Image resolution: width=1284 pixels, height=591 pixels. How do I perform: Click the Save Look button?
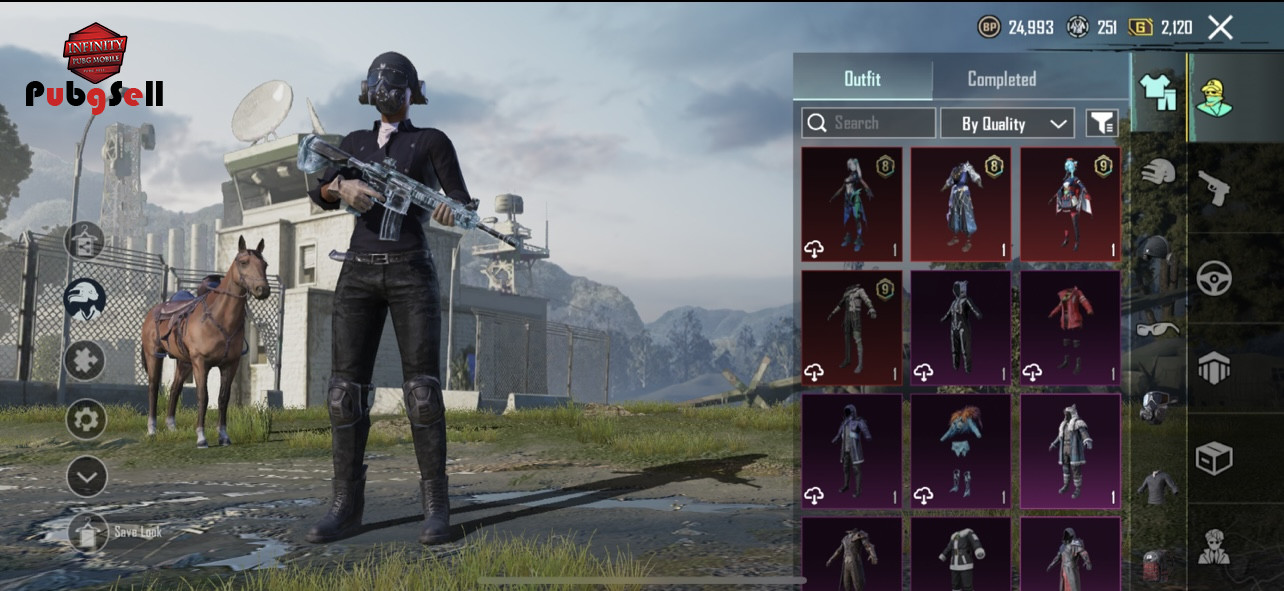(88, 532)
